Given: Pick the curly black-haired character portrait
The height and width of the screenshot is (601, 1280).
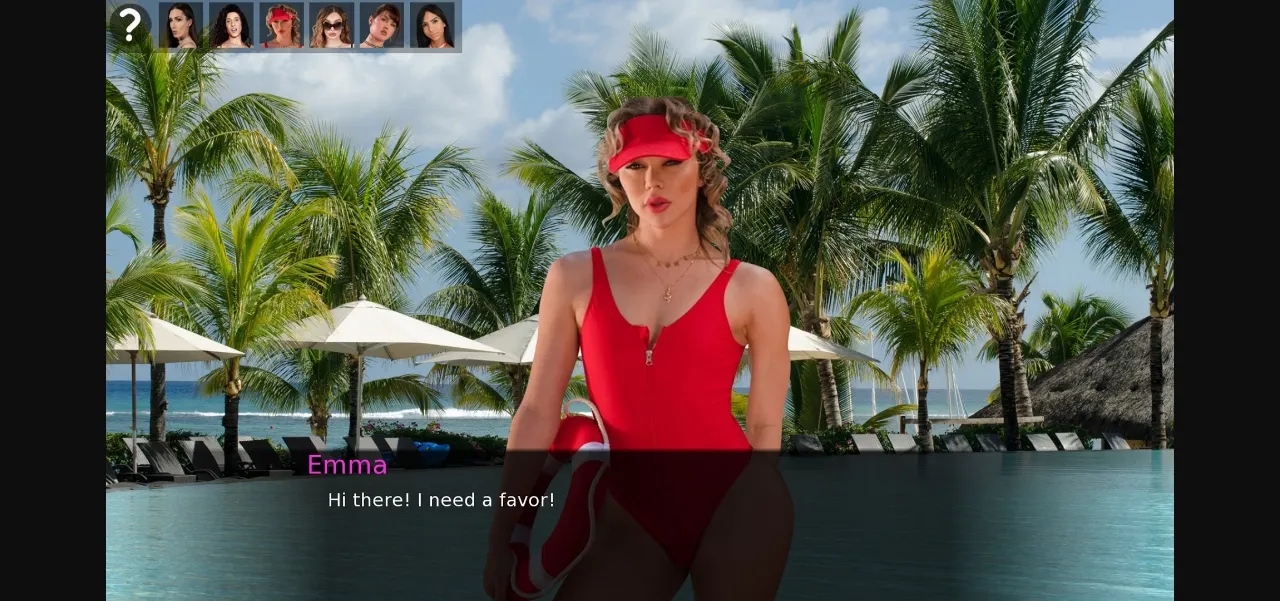Looking at the screenshot, I should (231, 25).
